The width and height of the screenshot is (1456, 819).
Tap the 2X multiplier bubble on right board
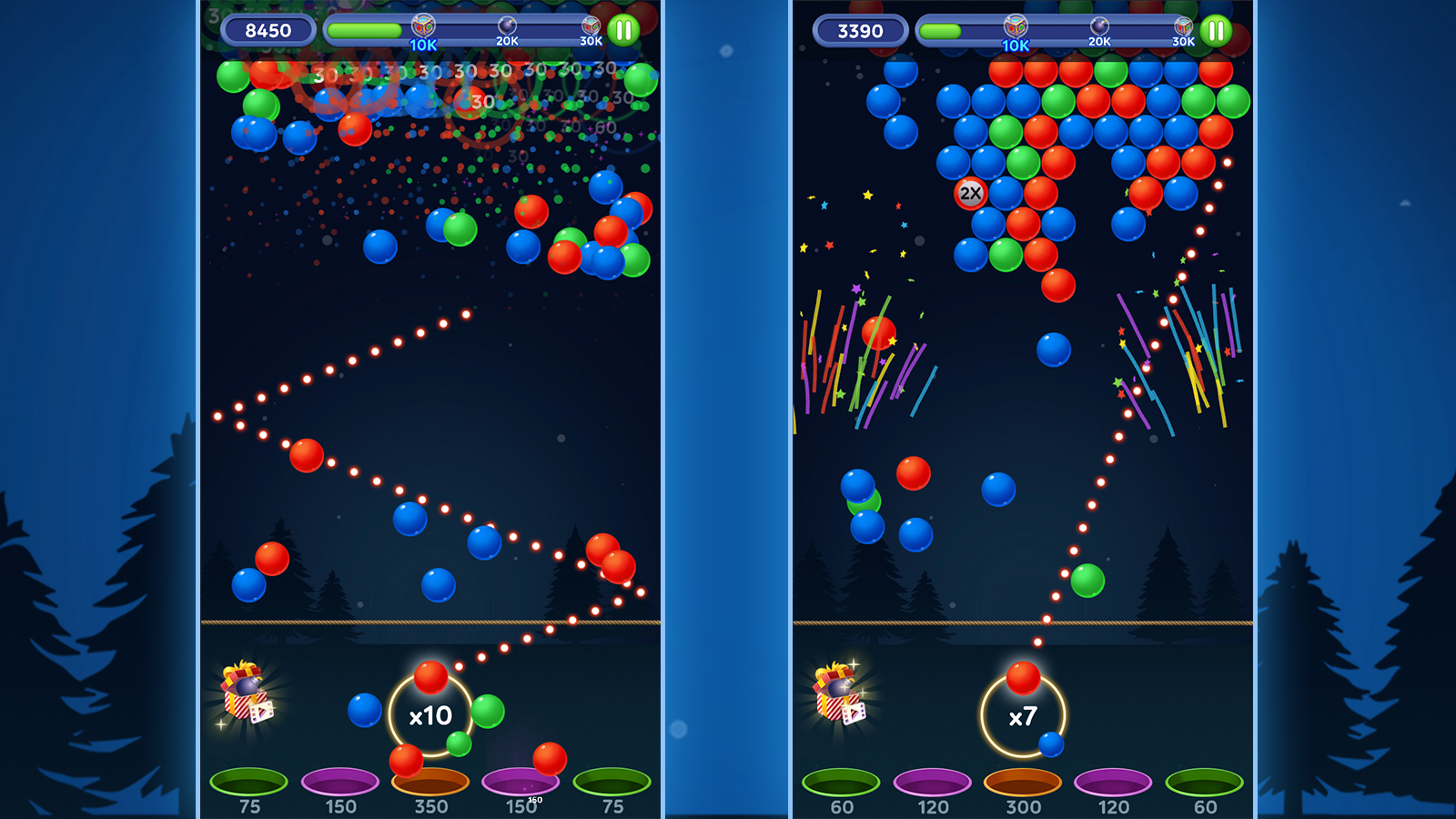pos(970,193)
